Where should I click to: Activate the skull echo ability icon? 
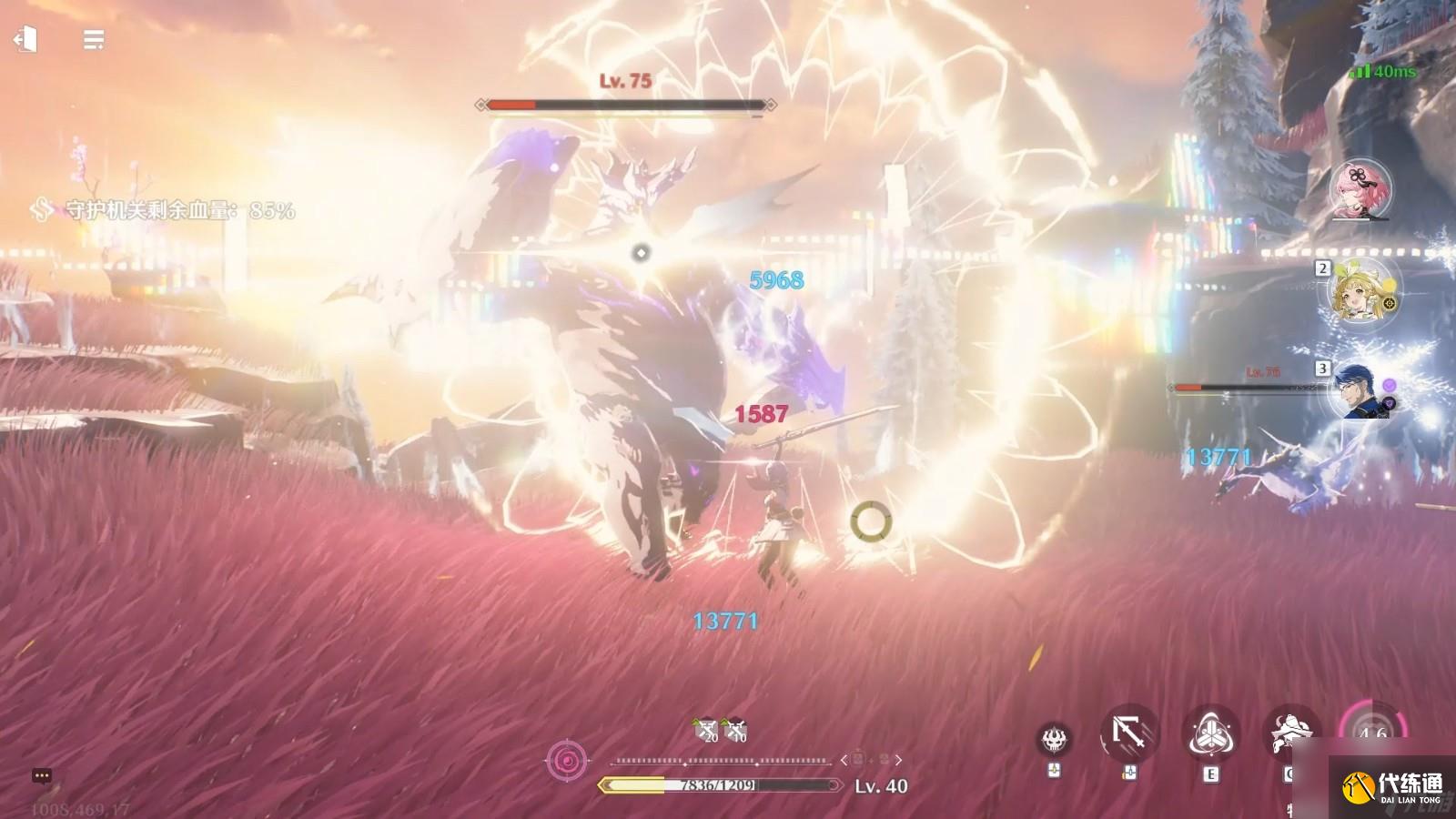coord(1055,739)
